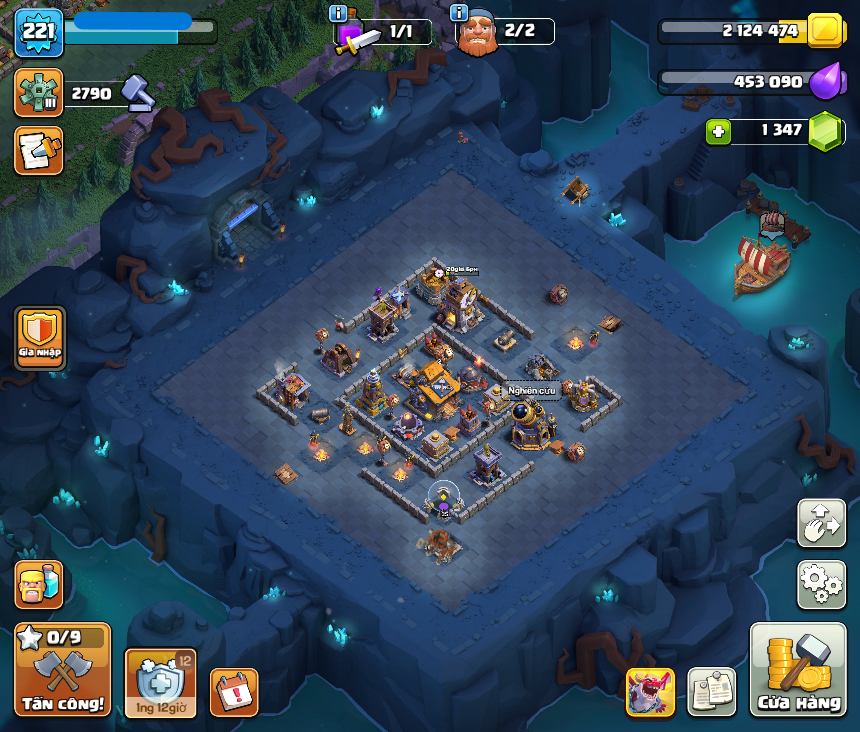Open the shield timer button
Image resolution: width=860 pixels, height=732 pixels.
160,682
